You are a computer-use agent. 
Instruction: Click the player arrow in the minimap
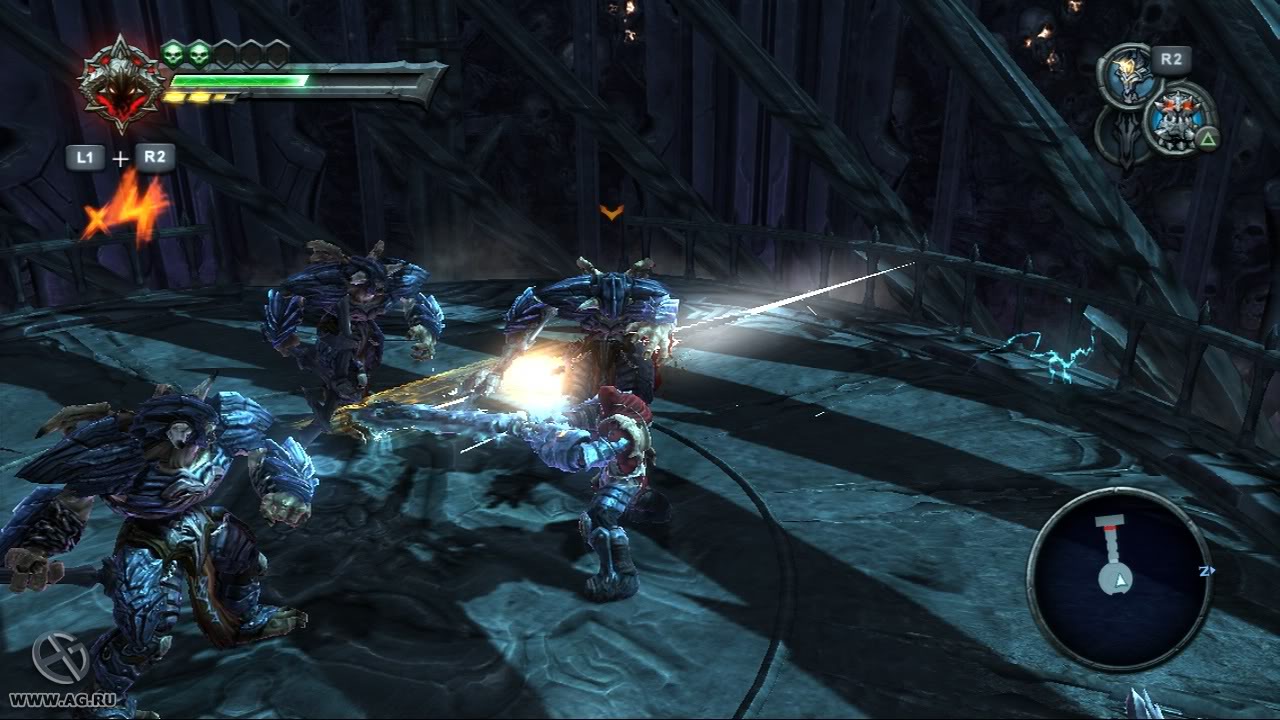tap(1121, 581)
